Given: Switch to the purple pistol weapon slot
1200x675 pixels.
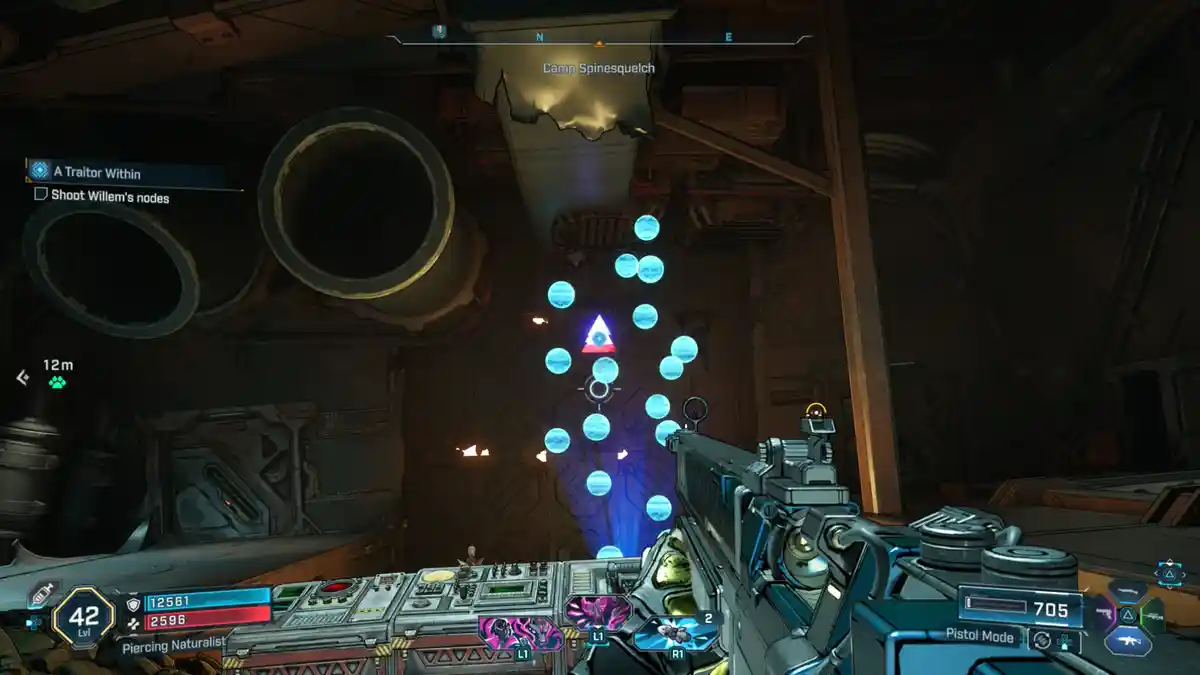Looking at the screenshot, I should (x=1104, y=612).
